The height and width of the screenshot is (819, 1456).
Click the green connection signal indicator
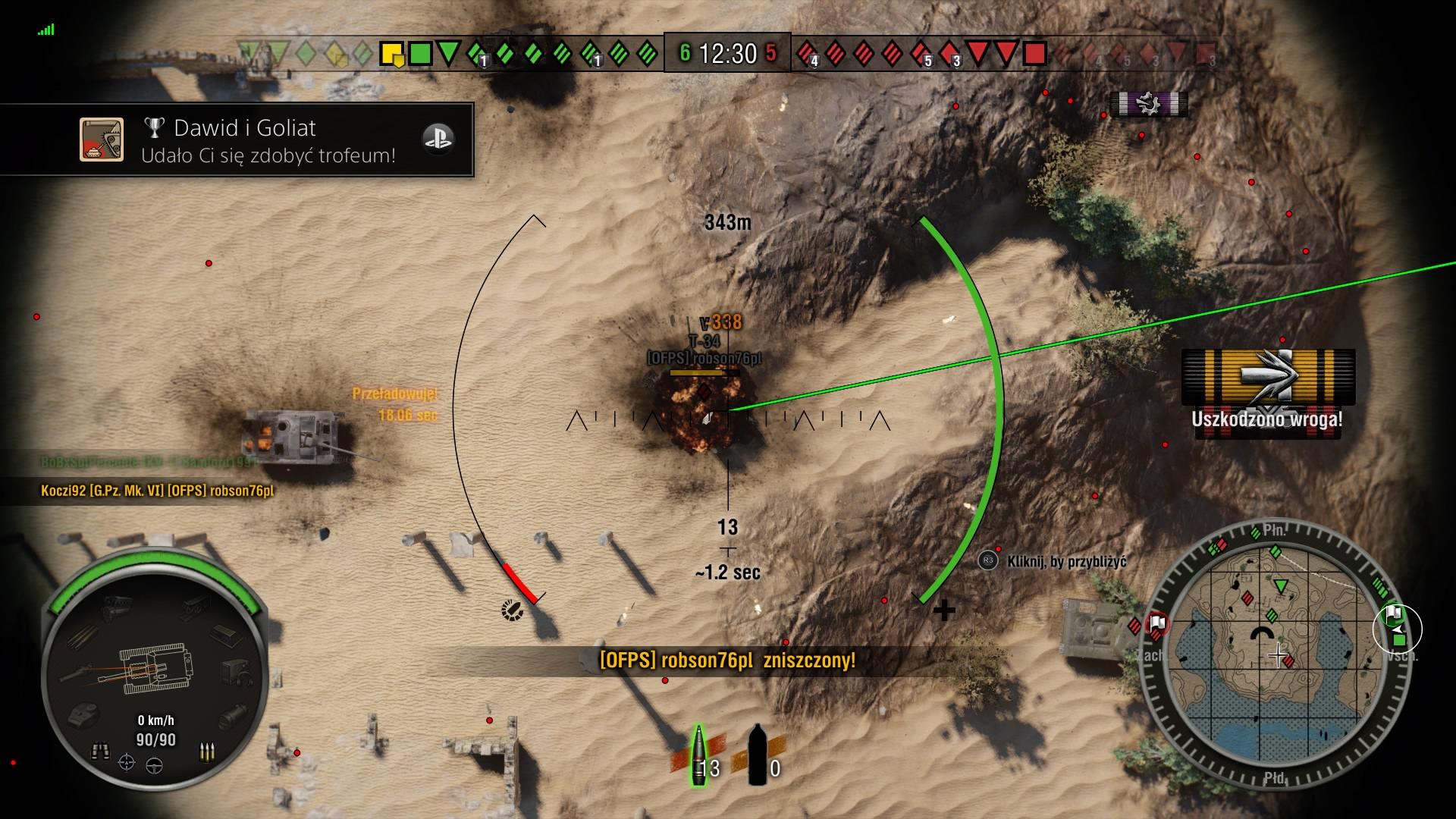click(x=46, y=30)
